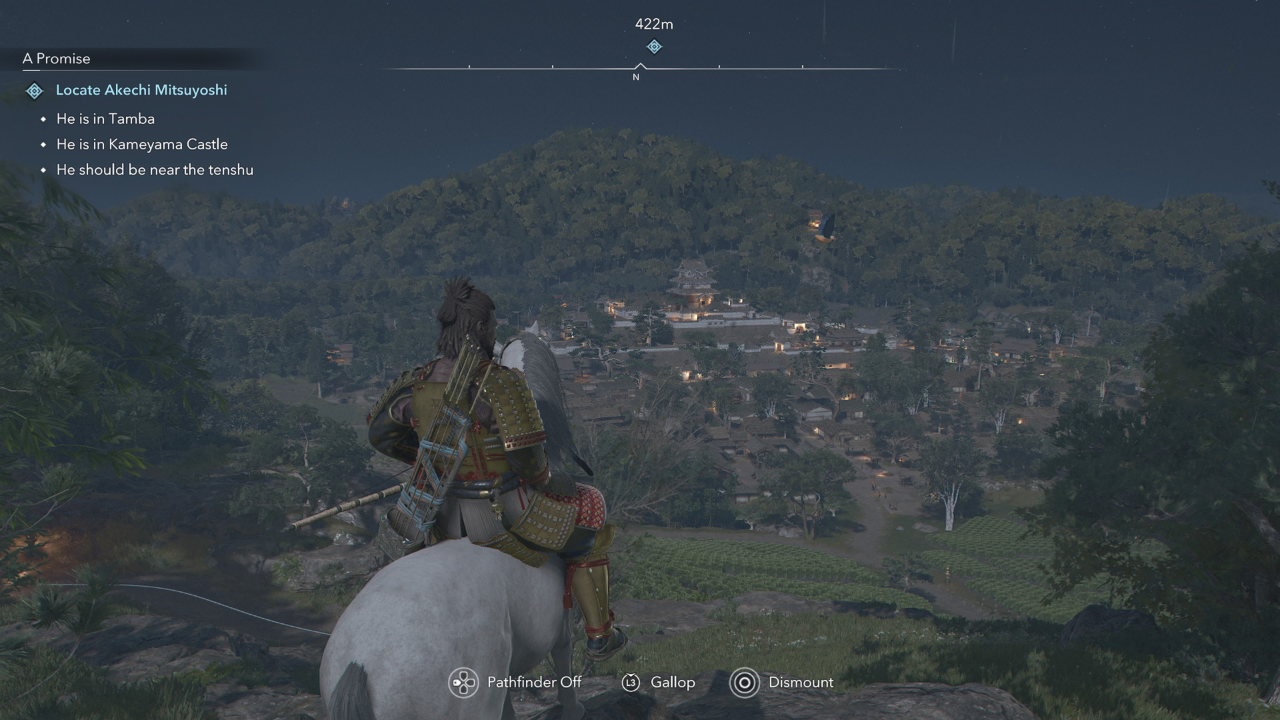Viewport: 1280px width, 720px height.
Task: Click the Pathfinder d-pad button icon
Action: [x=463, y=682]
